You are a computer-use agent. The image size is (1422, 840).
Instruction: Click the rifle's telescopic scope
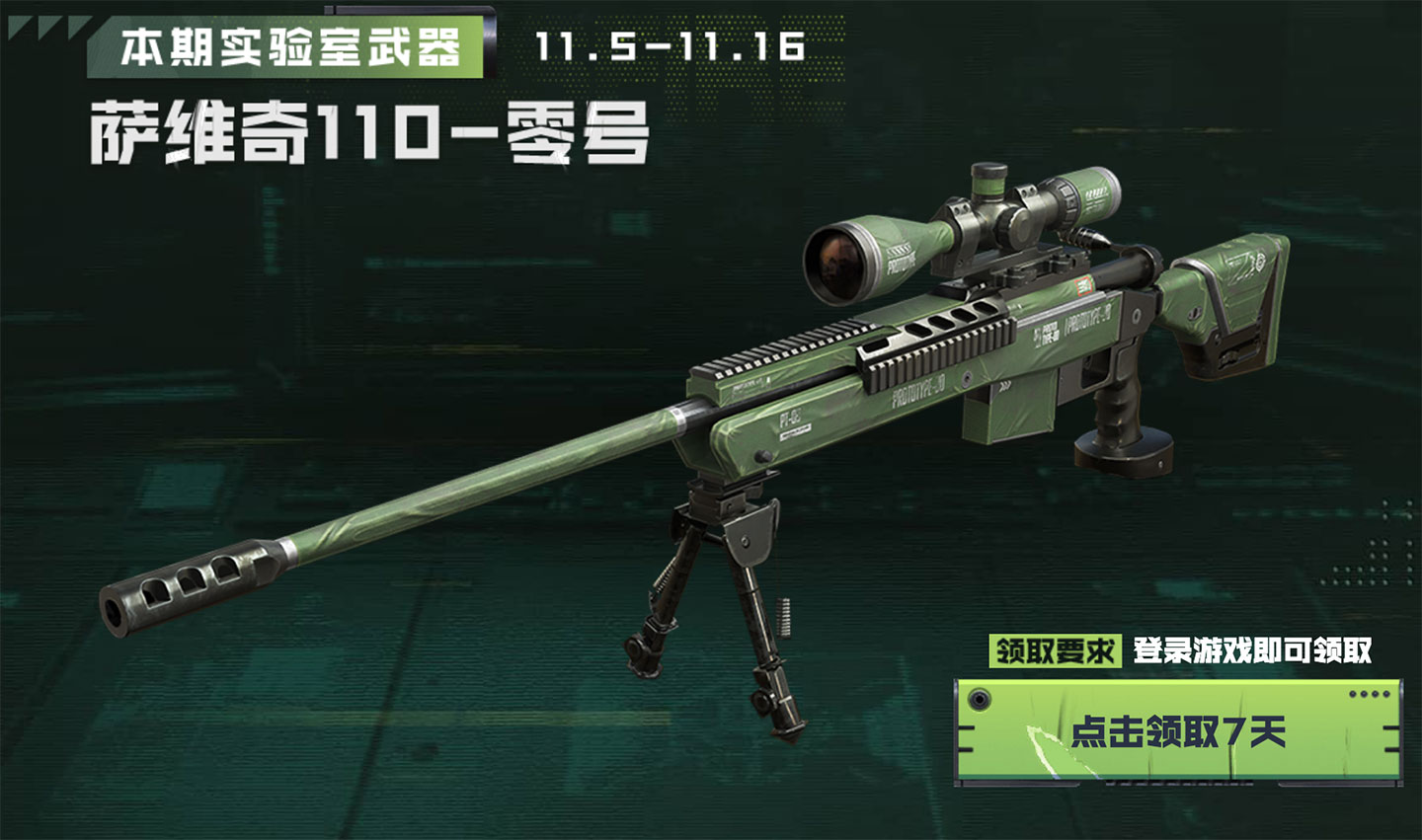(x=948, y=227)
